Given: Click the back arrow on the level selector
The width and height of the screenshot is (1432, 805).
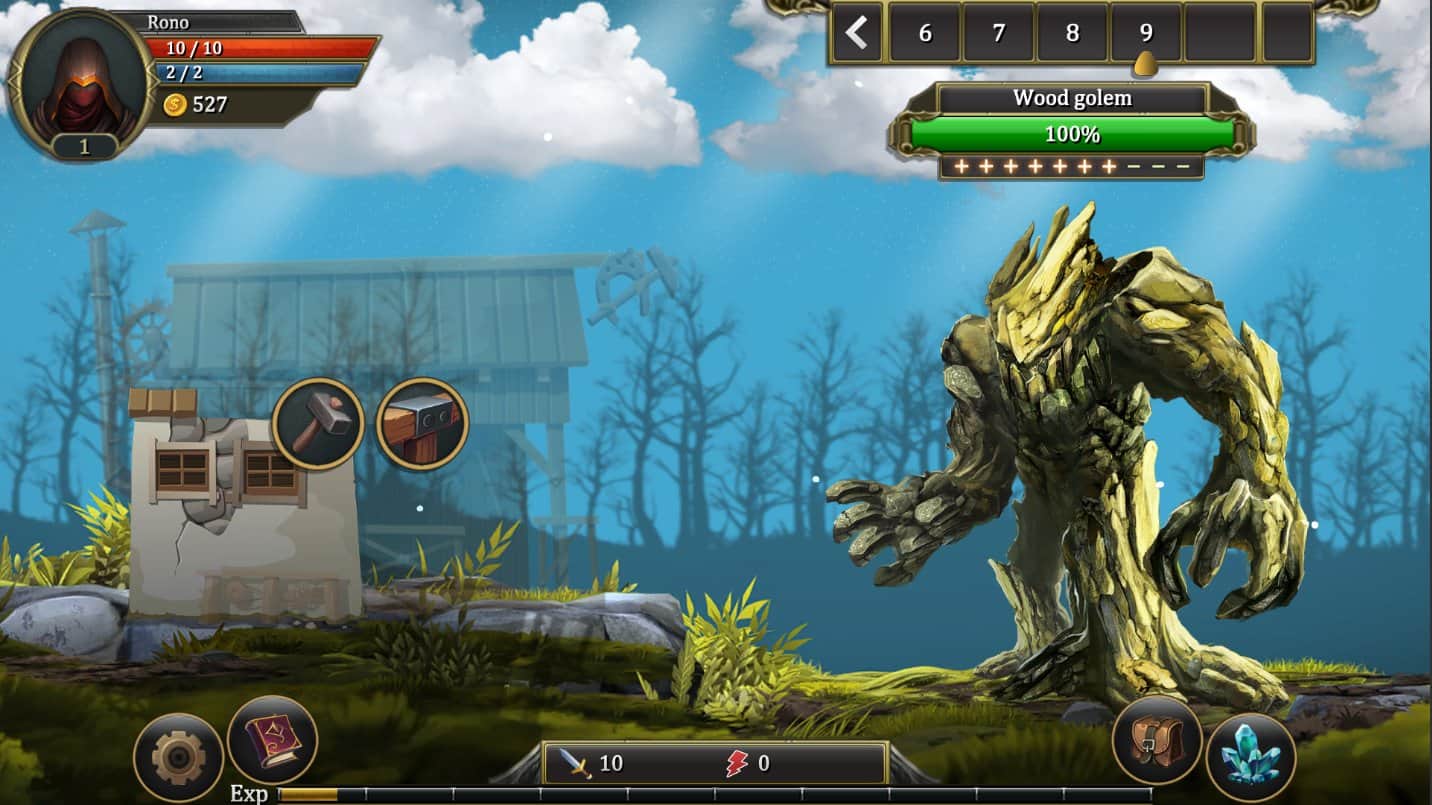Looking at the screenshot, I should point(857,33).
